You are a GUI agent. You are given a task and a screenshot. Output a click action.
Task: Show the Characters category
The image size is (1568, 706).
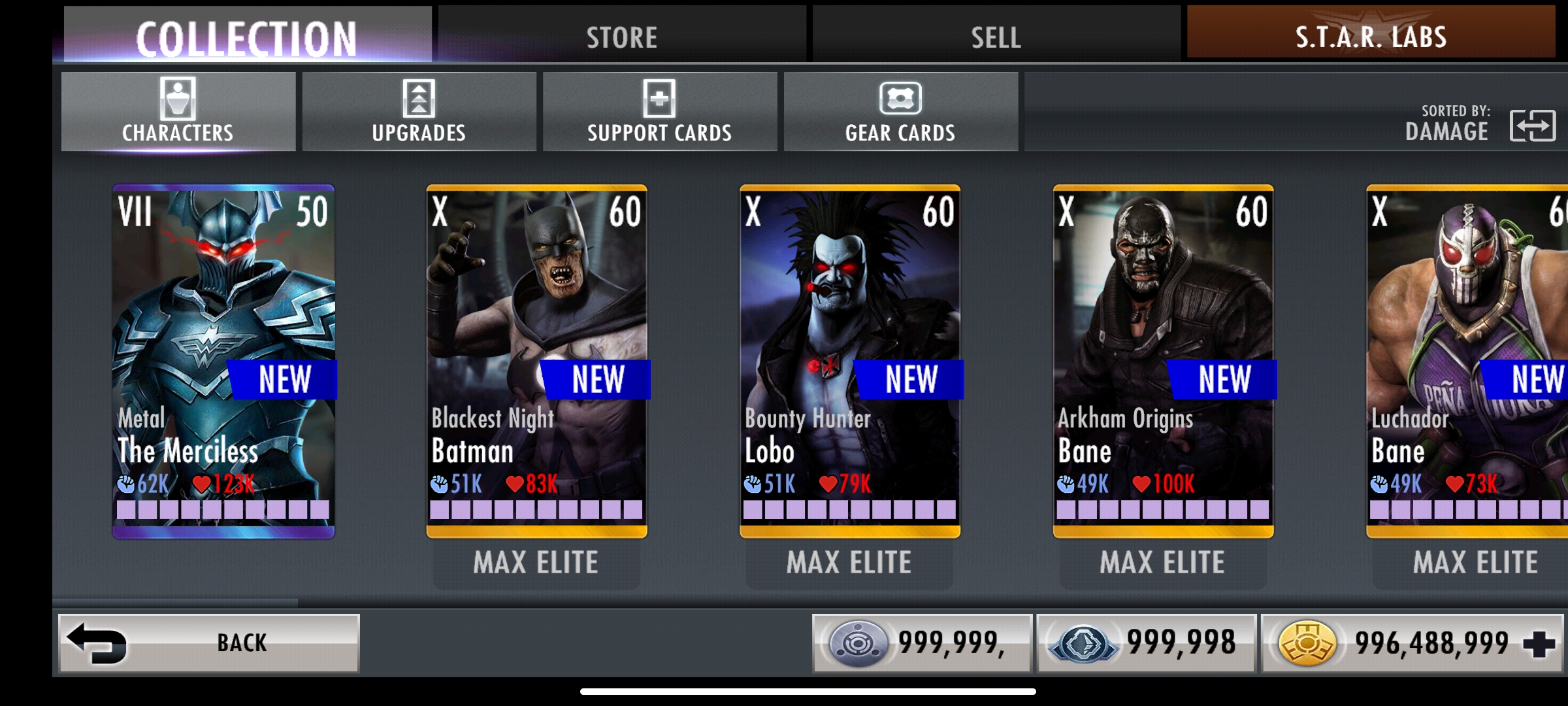coord(178,112)
